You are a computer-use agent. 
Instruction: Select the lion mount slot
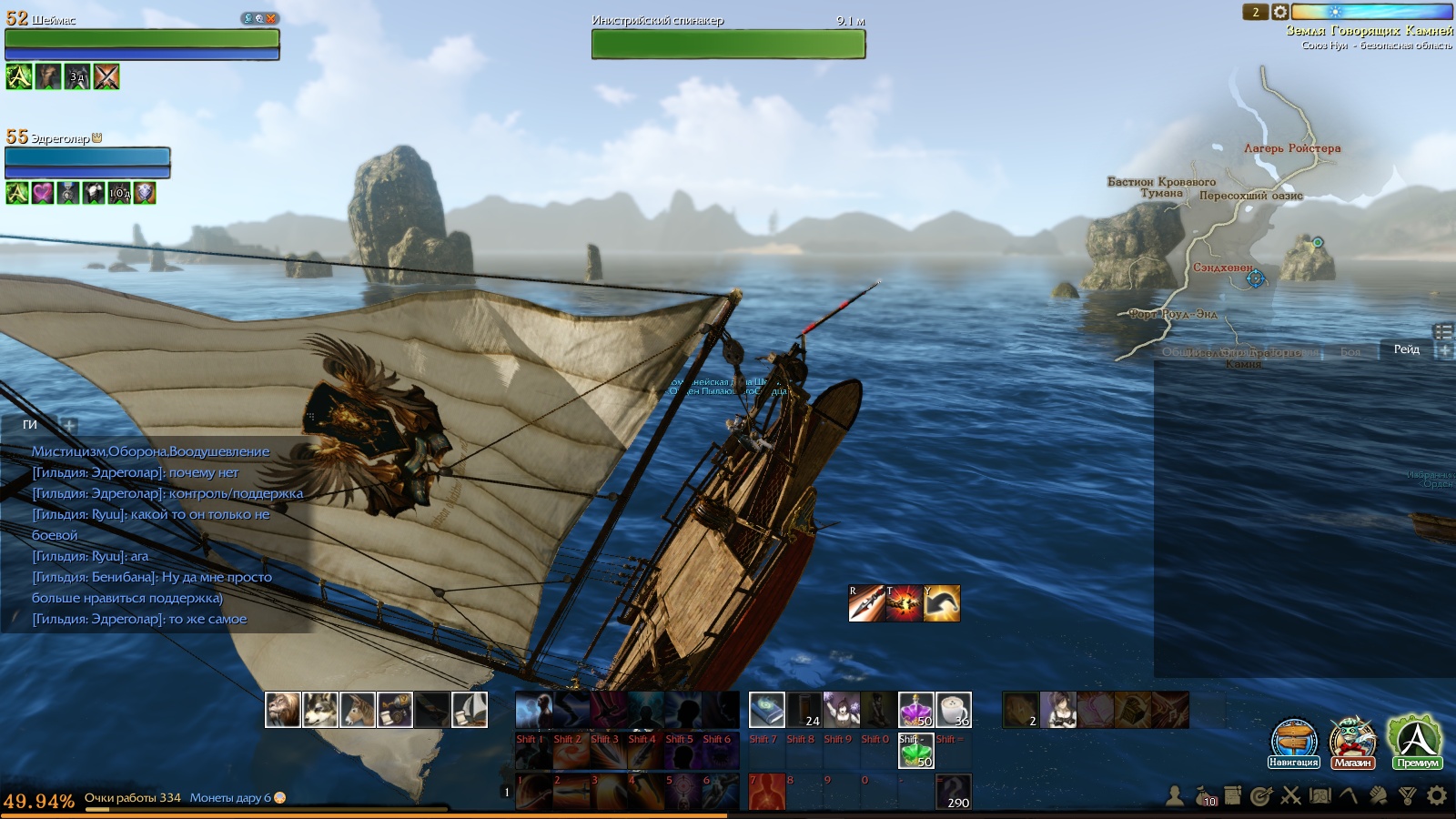(x=282, y=710)
